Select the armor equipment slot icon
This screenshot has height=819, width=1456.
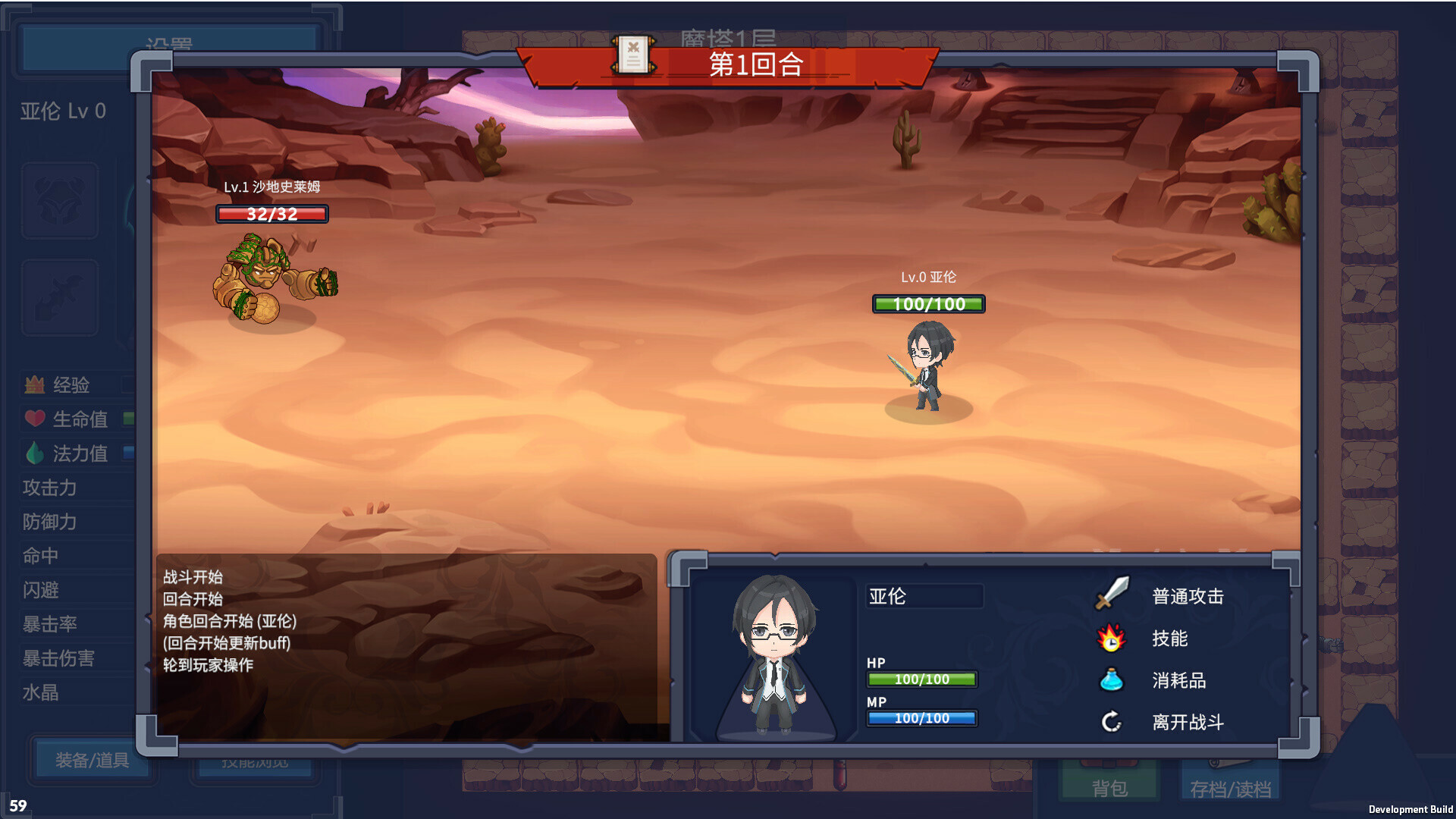(60, 199)
